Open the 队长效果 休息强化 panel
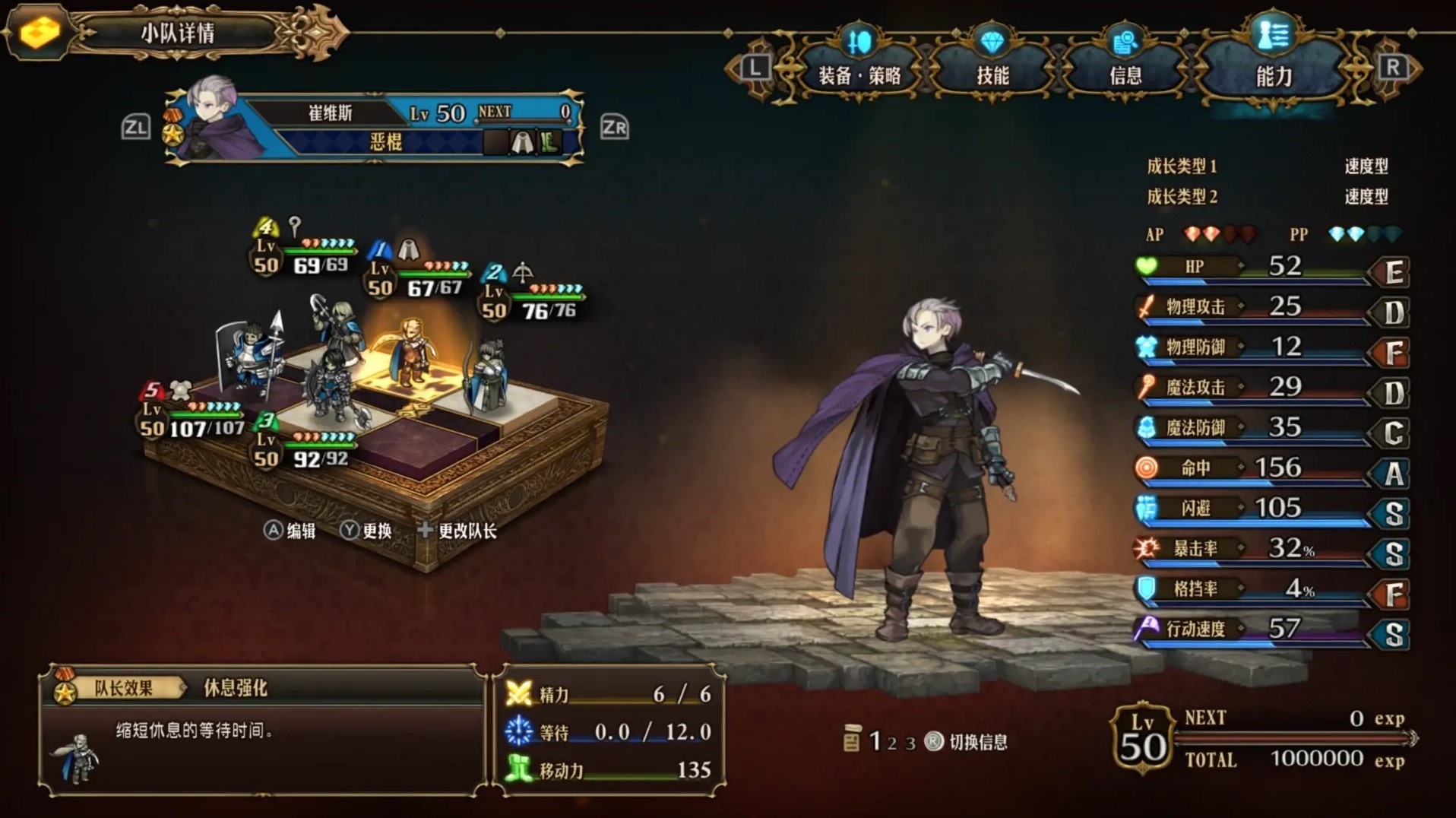 262,730
